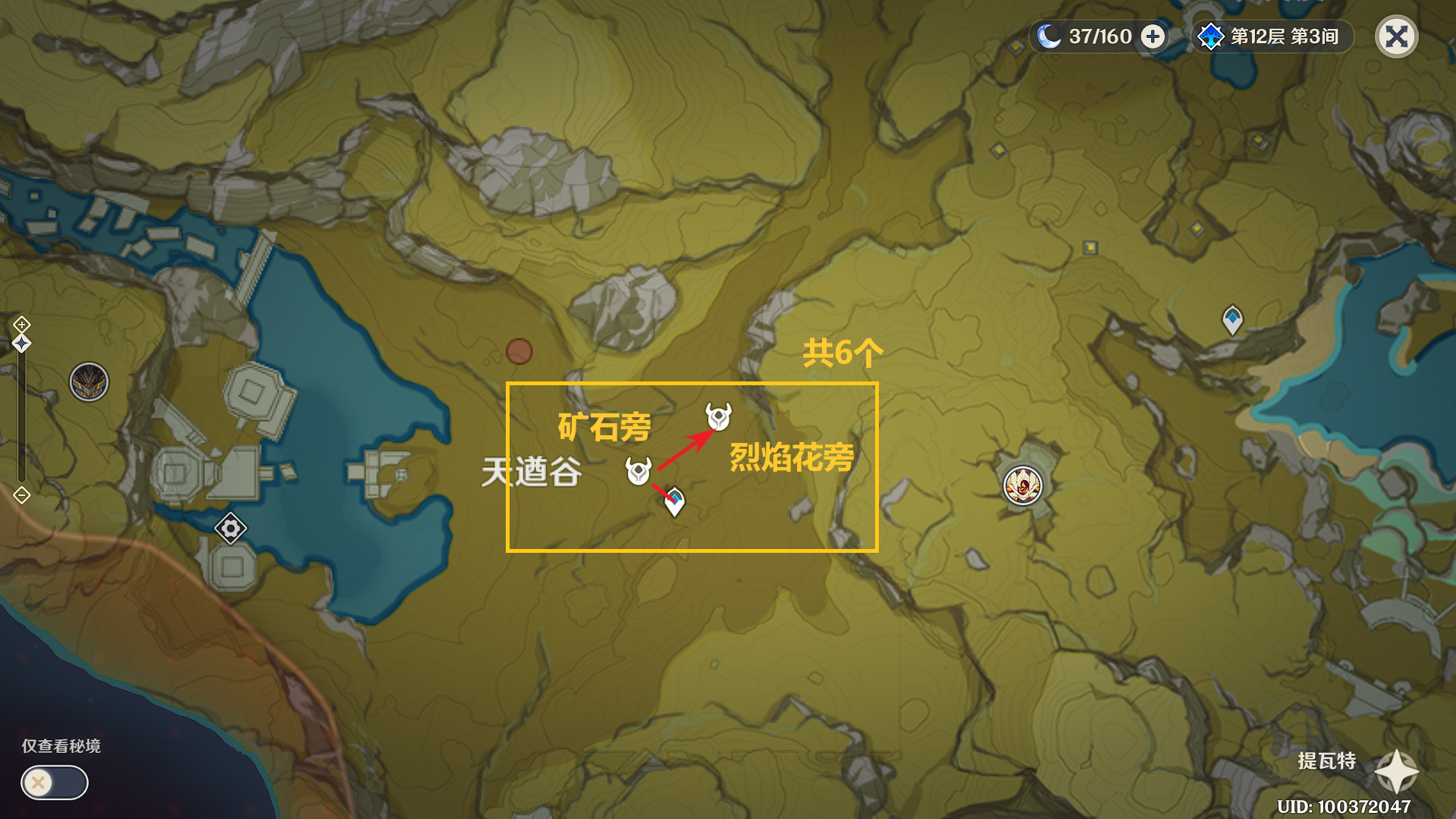Zoom out the map with the minus control
Image resolution: width=1456 pixels, height=819 pixels.
pos(21,495)
